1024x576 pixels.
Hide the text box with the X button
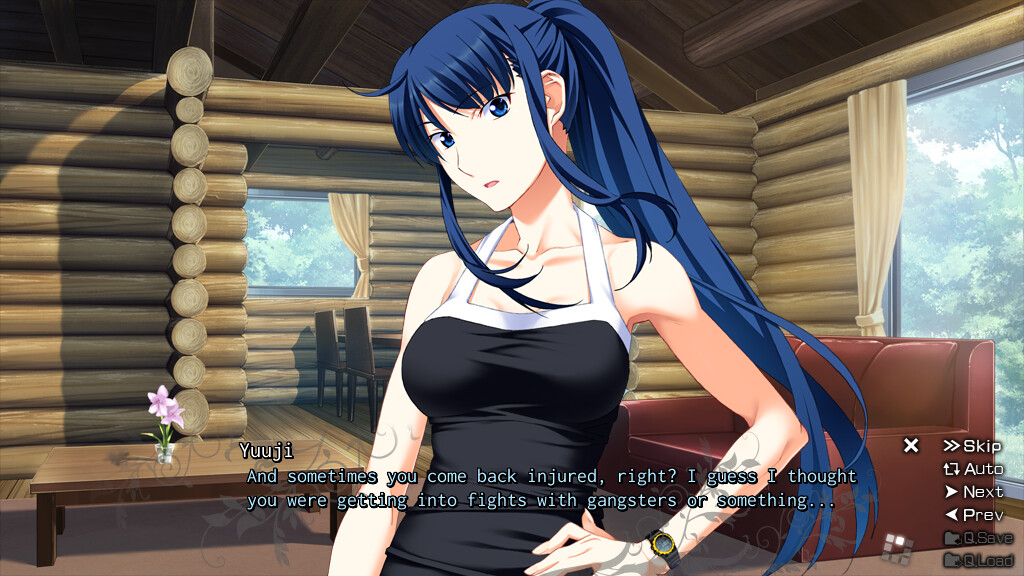[911, 446]
